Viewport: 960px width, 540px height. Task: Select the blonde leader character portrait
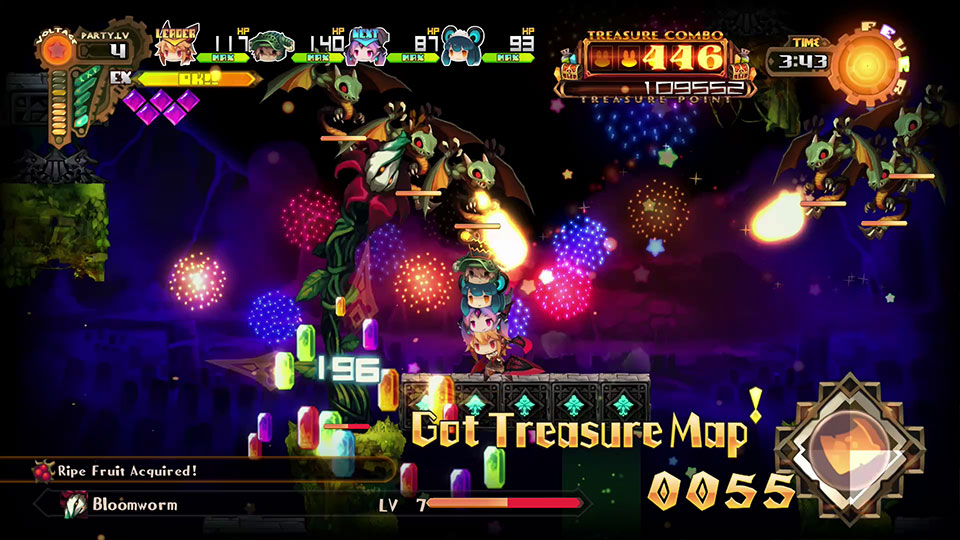(x=177, y=46)
